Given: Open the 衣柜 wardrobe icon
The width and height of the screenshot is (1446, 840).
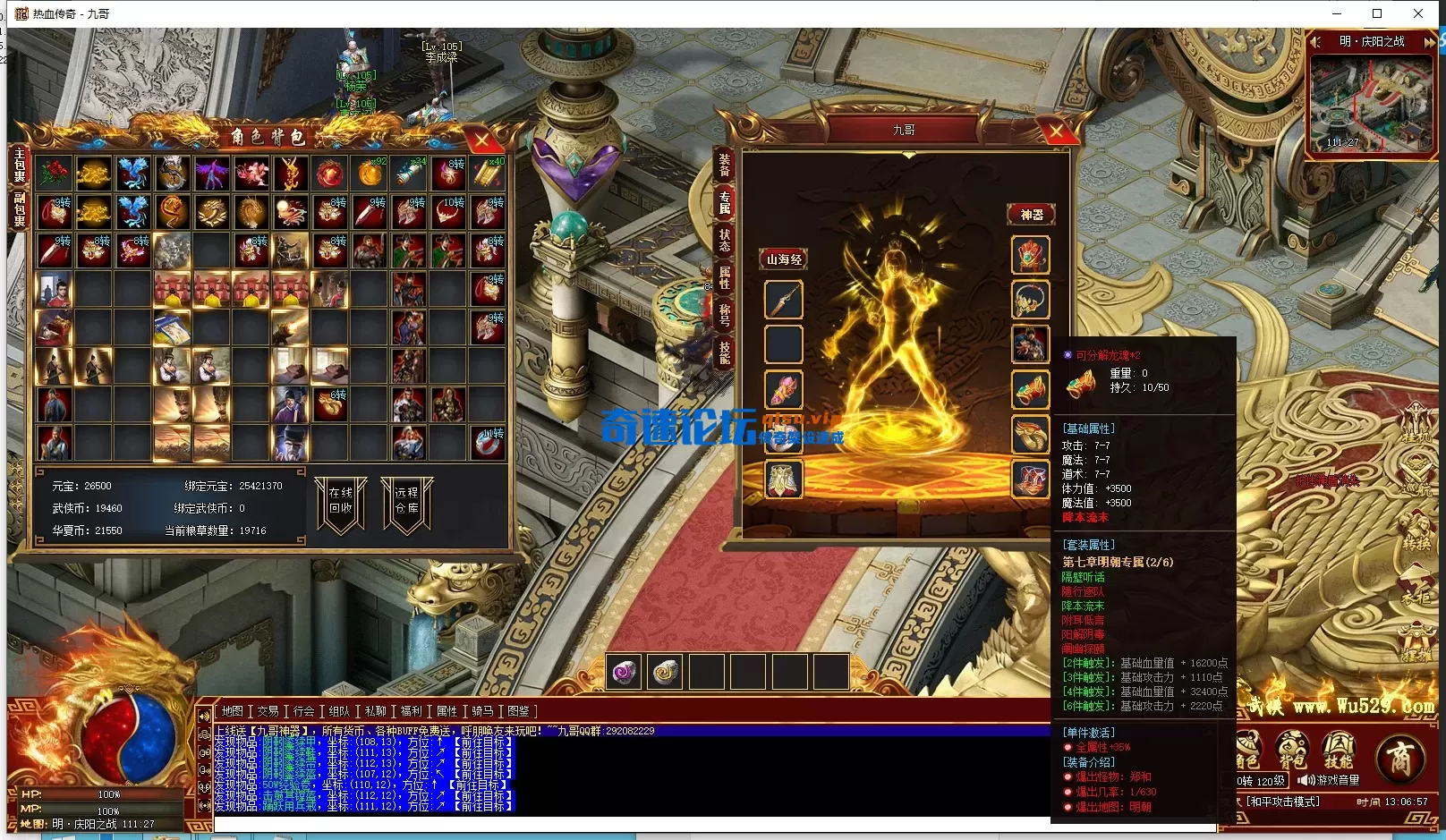Looking at the screenshot, I should [1414, 582].
